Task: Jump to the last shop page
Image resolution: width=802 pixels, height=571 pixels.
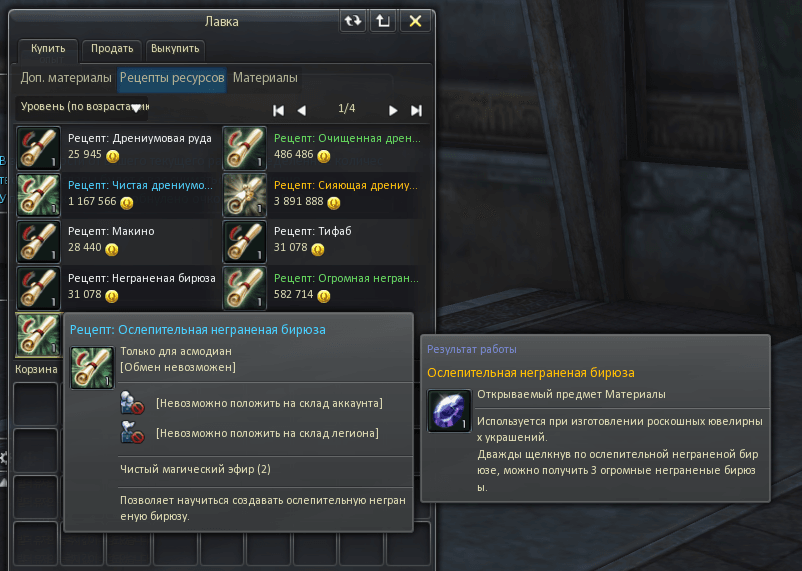Action: point(416,110)
